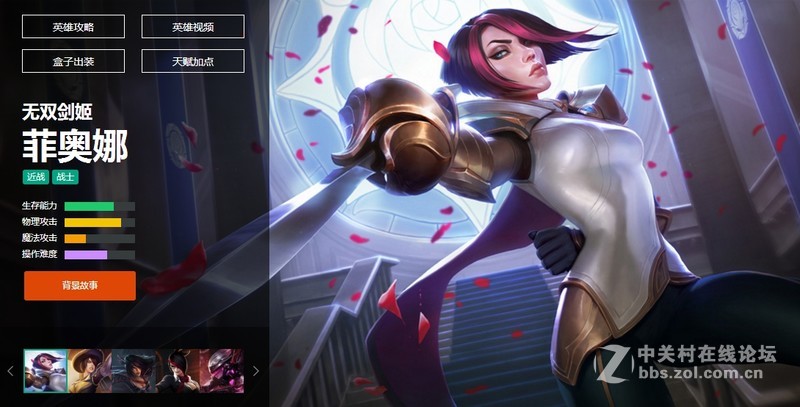The image size is (800, 407).
Task: Open the 英雄攻略 hero guide
Action: tap(73, 27)
